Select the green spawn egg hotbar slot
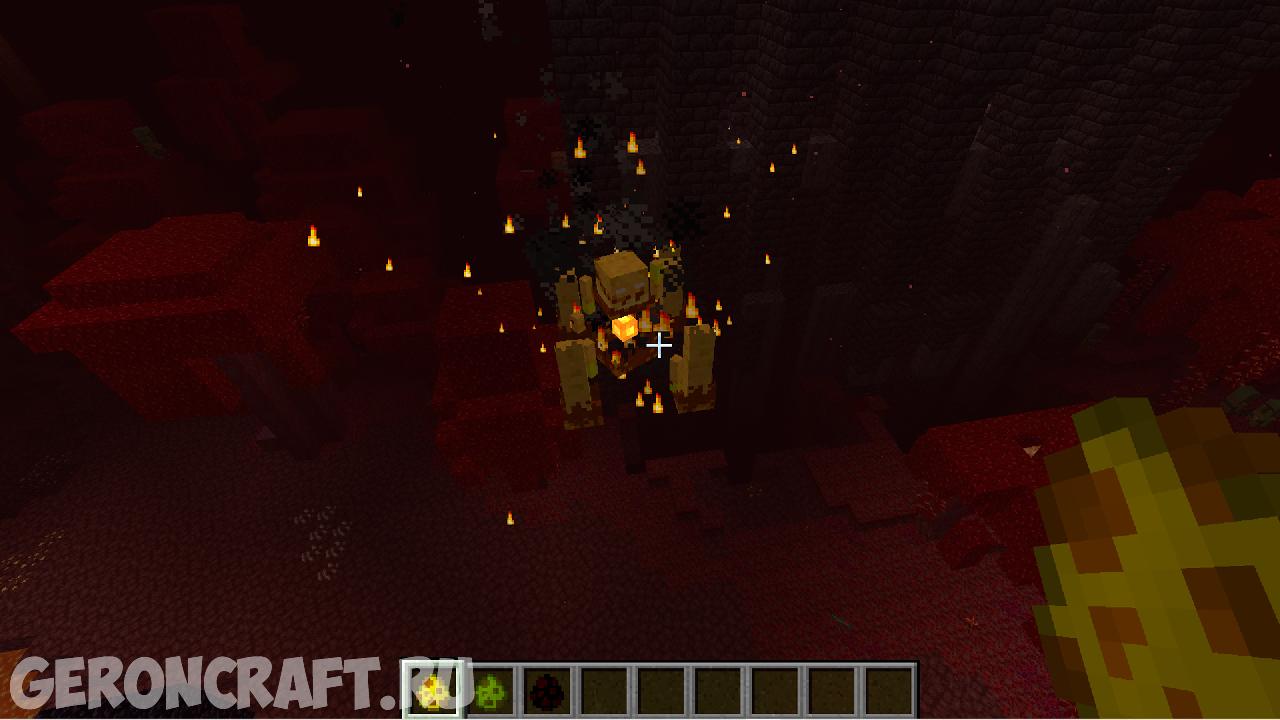 [490, 690]
